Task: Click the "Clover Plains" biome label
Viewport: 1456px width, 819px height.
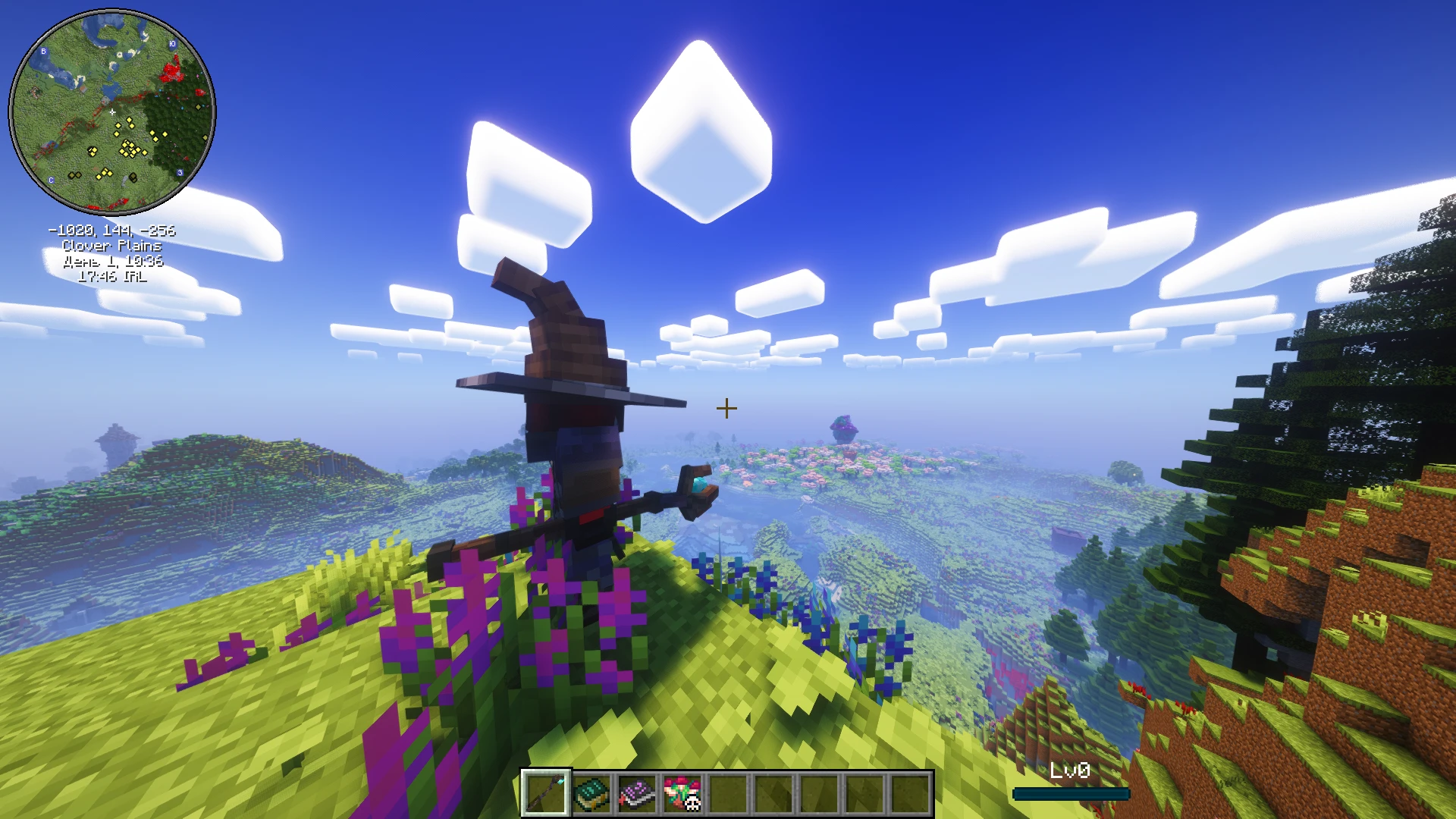Action: 111,246
